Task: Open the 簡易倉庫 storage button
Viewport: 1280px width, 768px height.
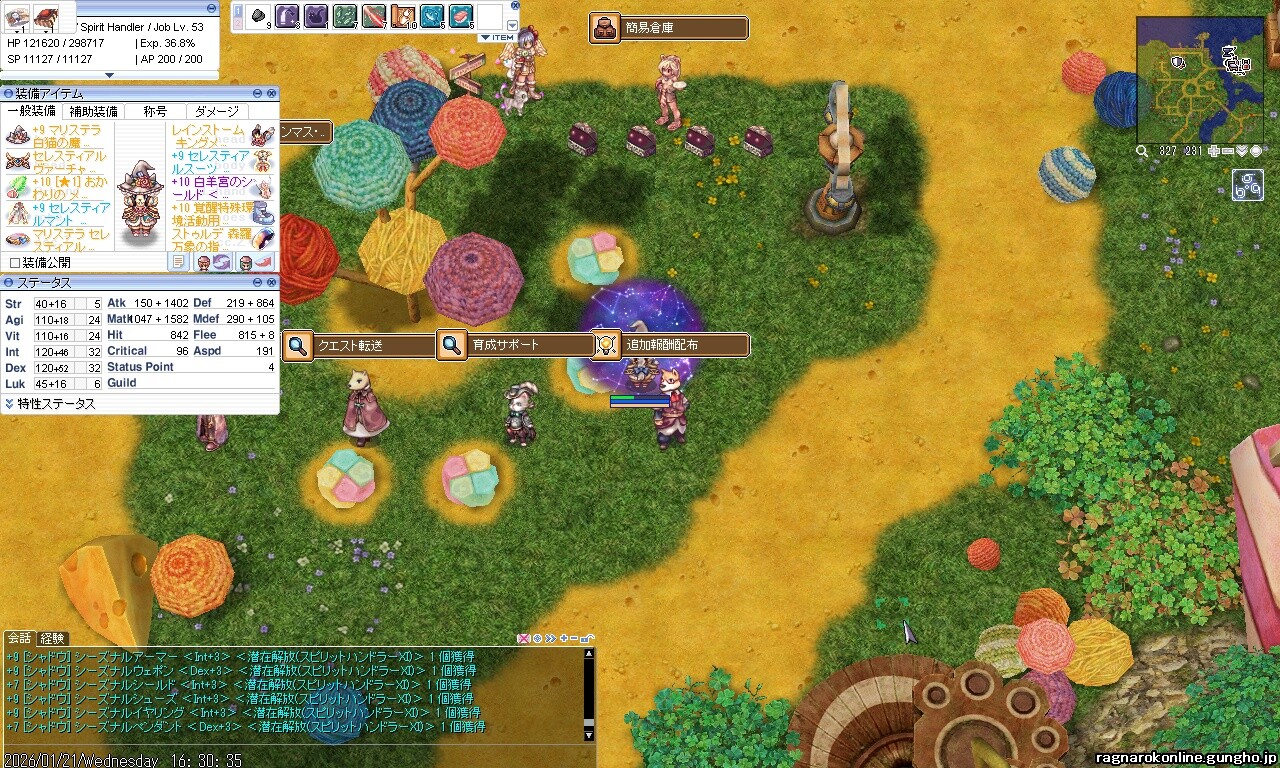Action: (x=668, y=28)
